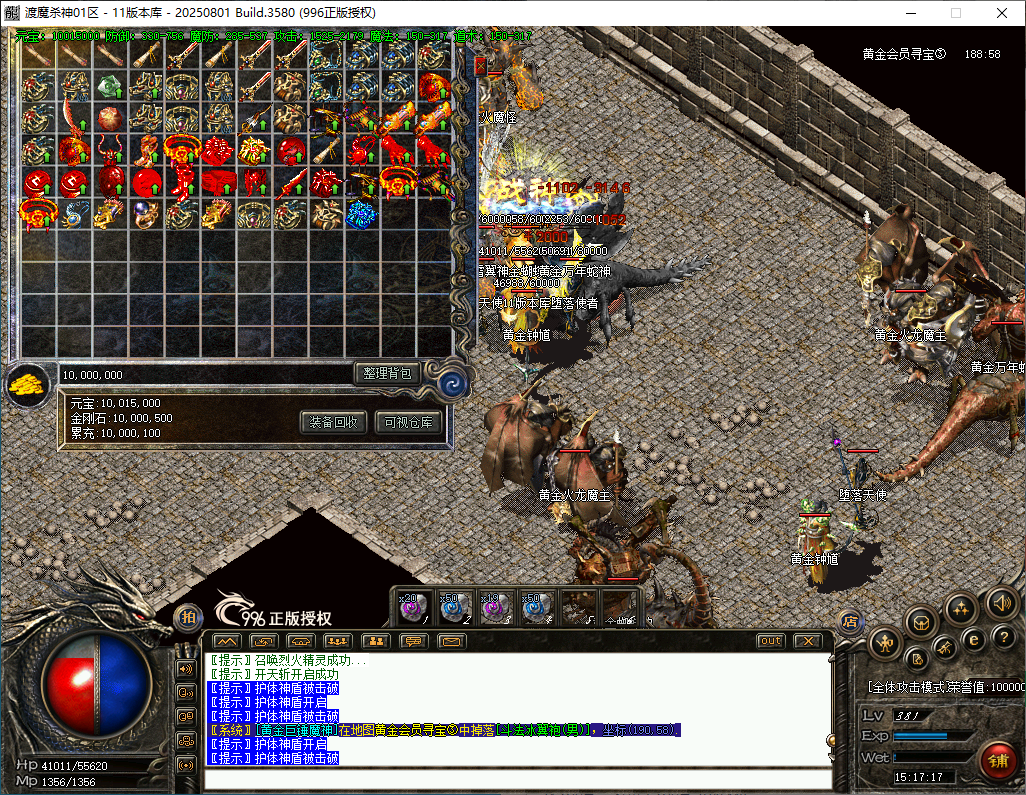
Task: Open the 装备回收 equipment recycle panel
Action: (x=334, y=422)
